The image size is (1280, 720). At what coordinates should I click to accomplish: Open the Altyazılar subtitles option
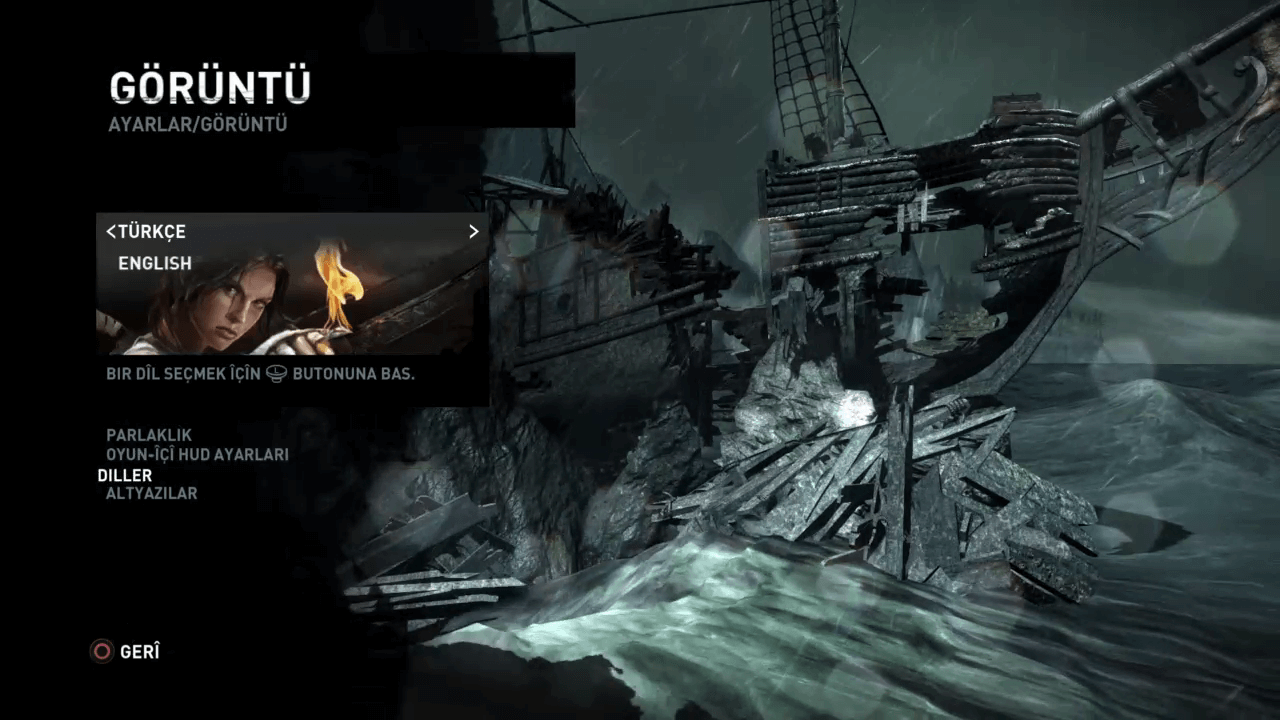click(151, 494)
